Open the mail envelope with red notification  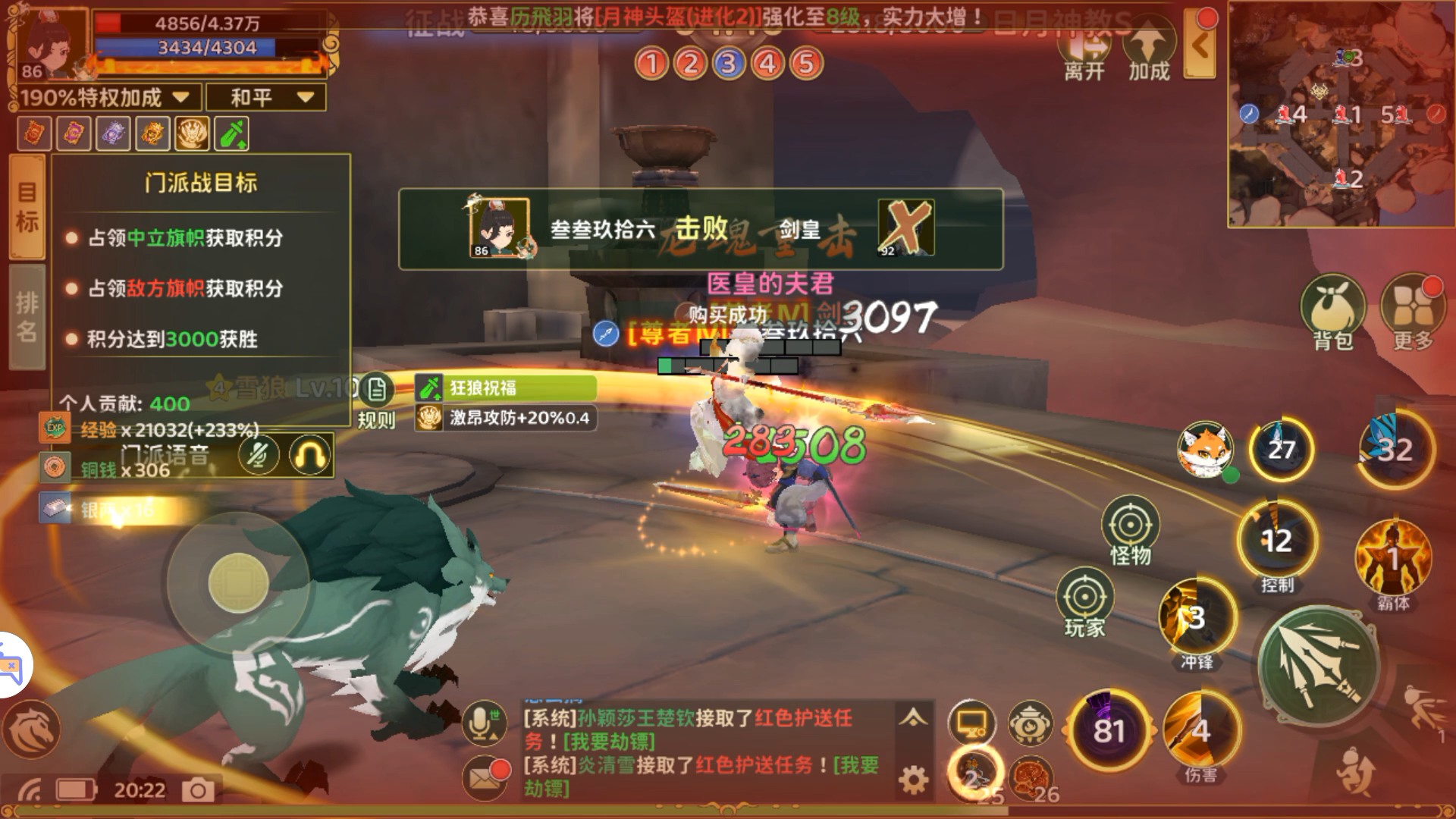(x=485, y=777)
